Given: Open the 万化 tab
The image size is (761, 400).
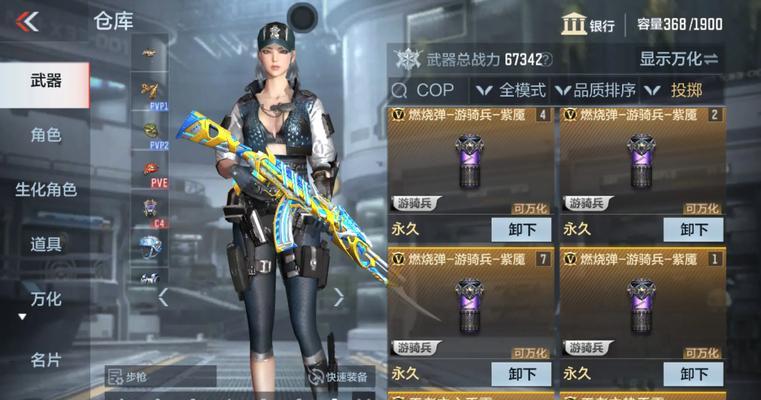Looking at the screenshot, I should point(45,298).
